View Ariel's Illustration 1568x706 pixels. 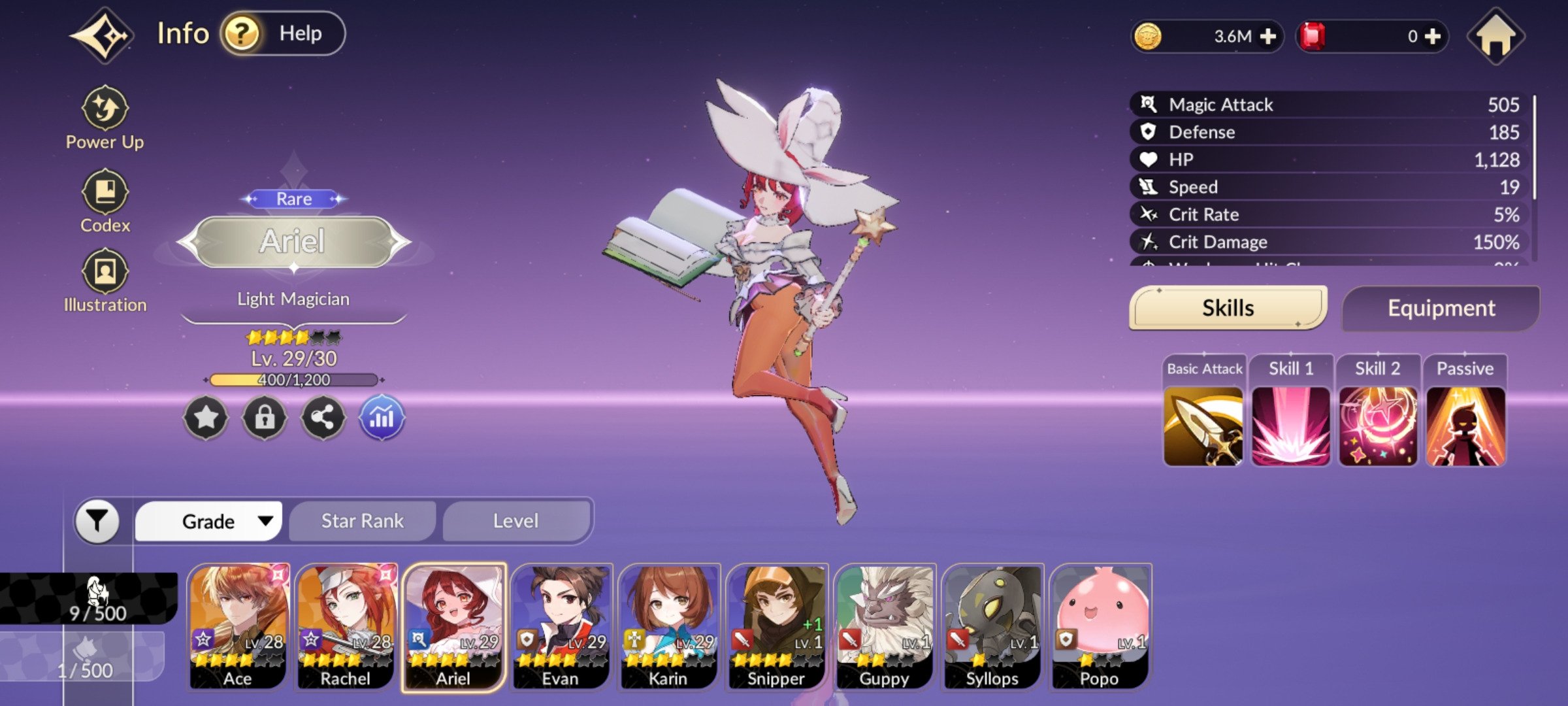tap(105, 281)
